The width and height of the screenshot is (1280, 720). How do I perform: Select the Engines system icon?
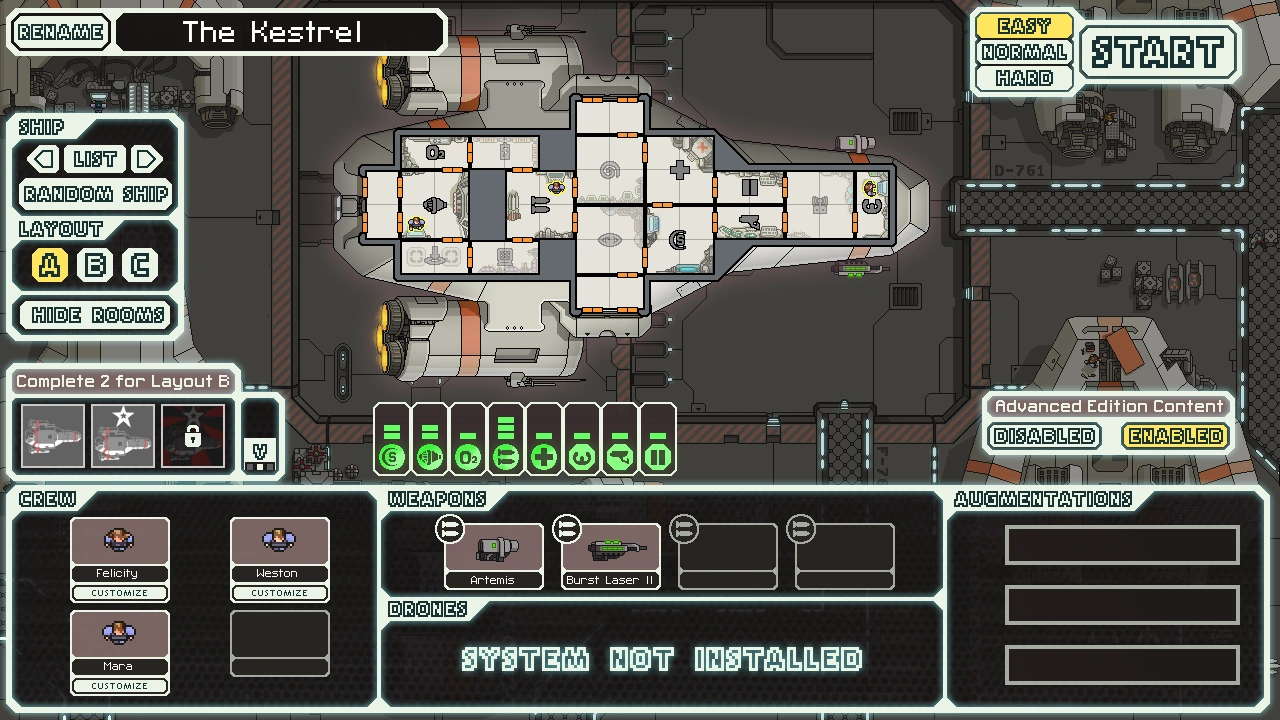click(x=429, y=455)
